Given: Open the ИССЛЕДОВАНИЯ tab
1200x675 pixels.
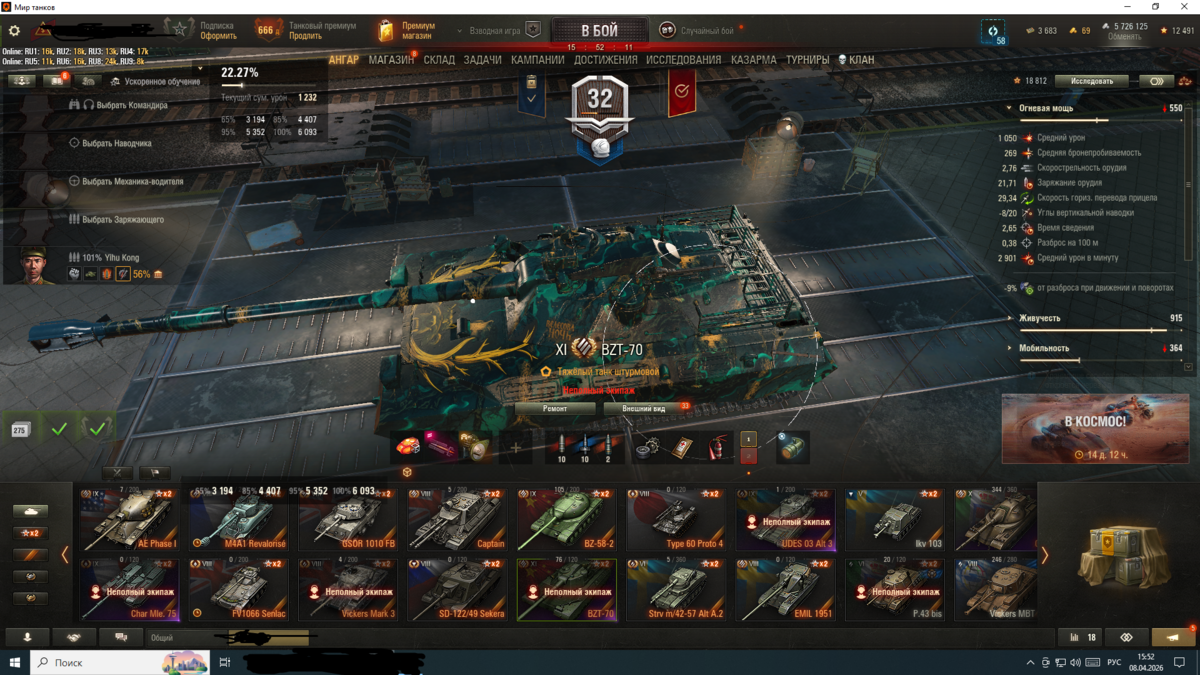Looking at the screenshot, I should tap(683, 60).
